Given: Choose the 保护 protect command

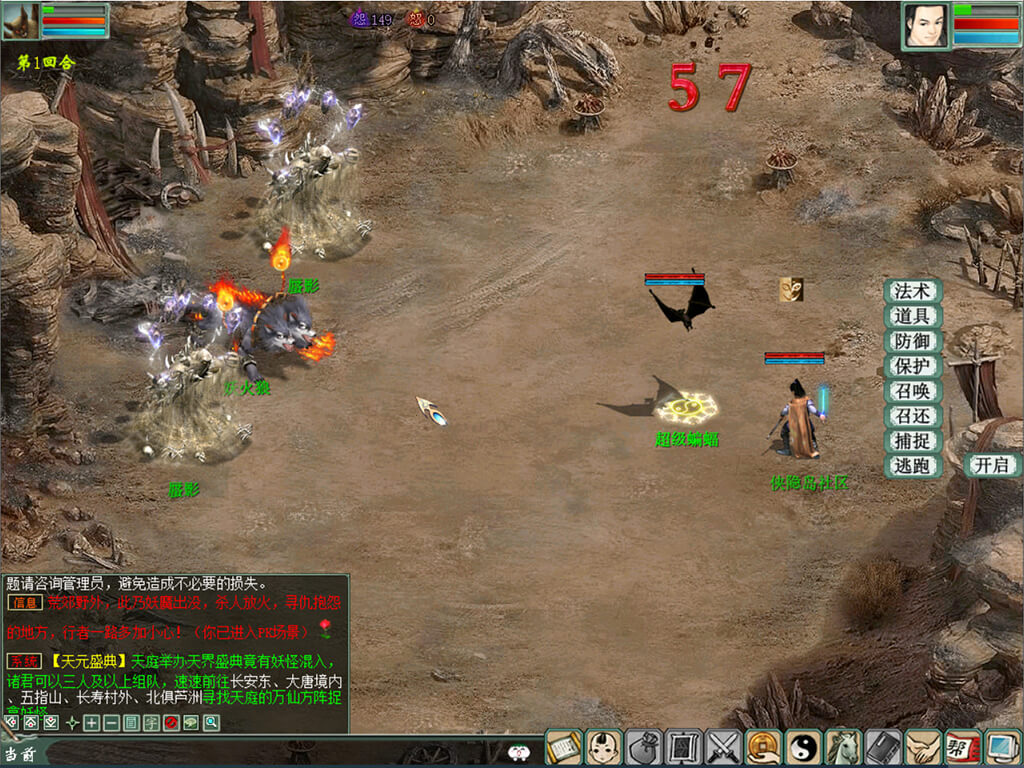Looking at the screenshot, I should coord(912,366).
